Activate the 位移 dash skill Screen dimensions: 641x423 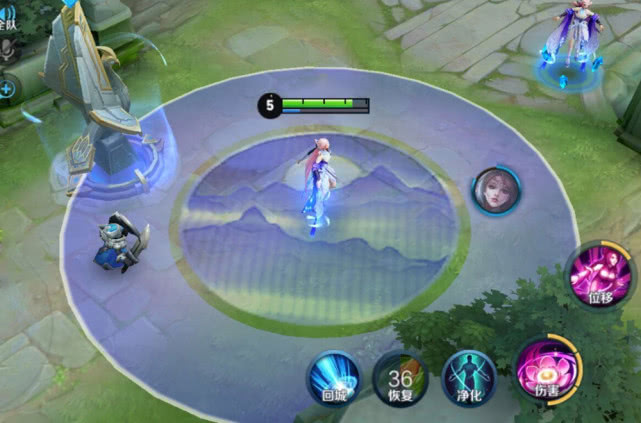click(x=599, y=276)
